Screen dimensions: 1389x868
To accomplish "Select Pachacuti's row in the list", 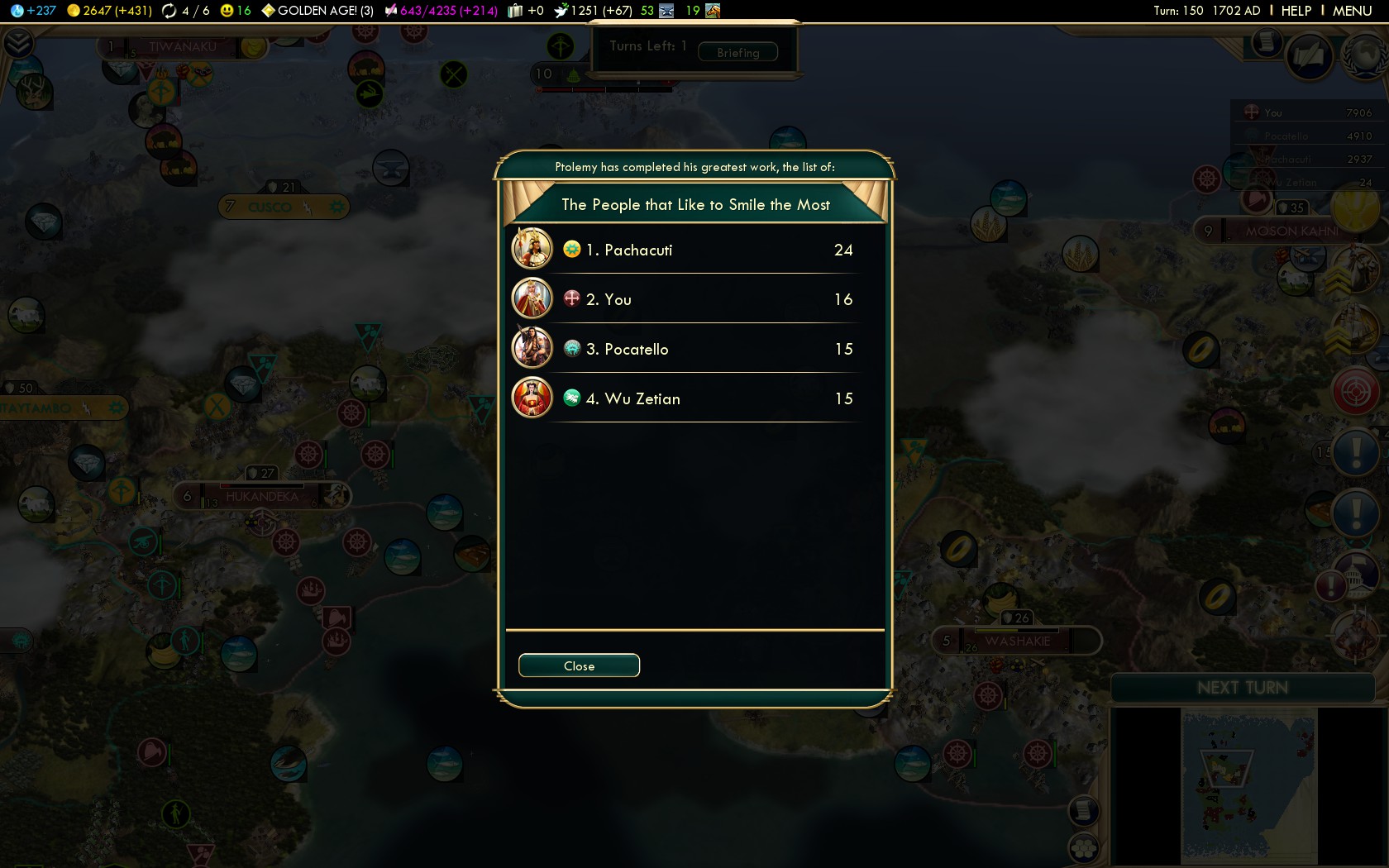I will (x=694, y=250).
